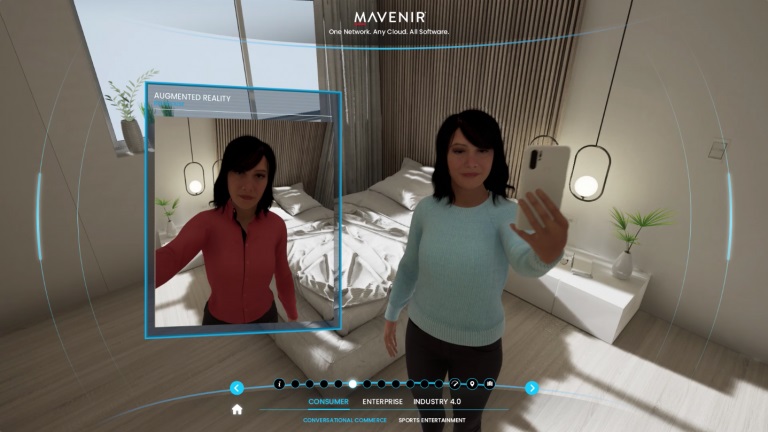Image resolution: width=768 pixels, height=432 pixels.
Task: Open the Augmented Reality panel
Action: point(244,211)
